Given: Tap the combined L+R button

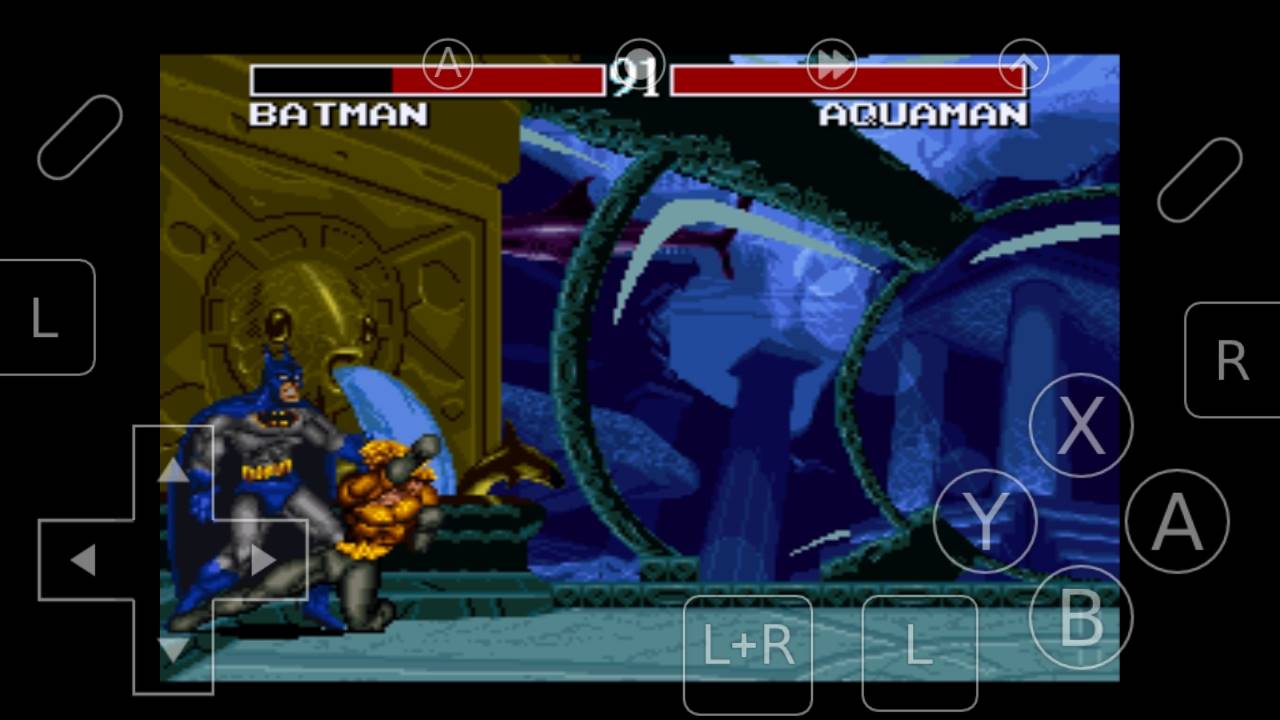Looking at the screenshot, I should click(x=748, y=648).
